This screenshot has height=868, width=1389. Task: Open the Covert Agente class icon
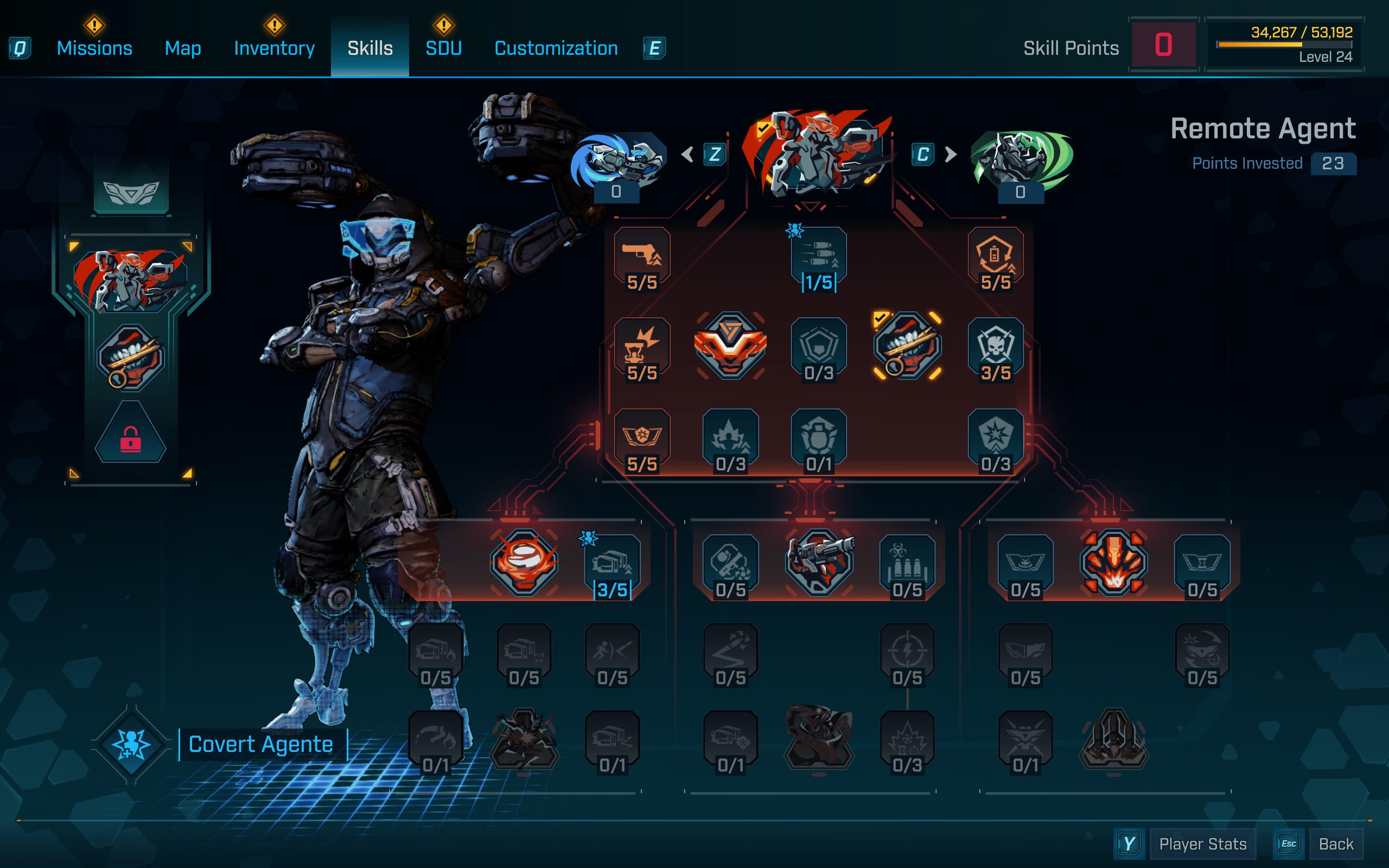[x=131, y=744]
